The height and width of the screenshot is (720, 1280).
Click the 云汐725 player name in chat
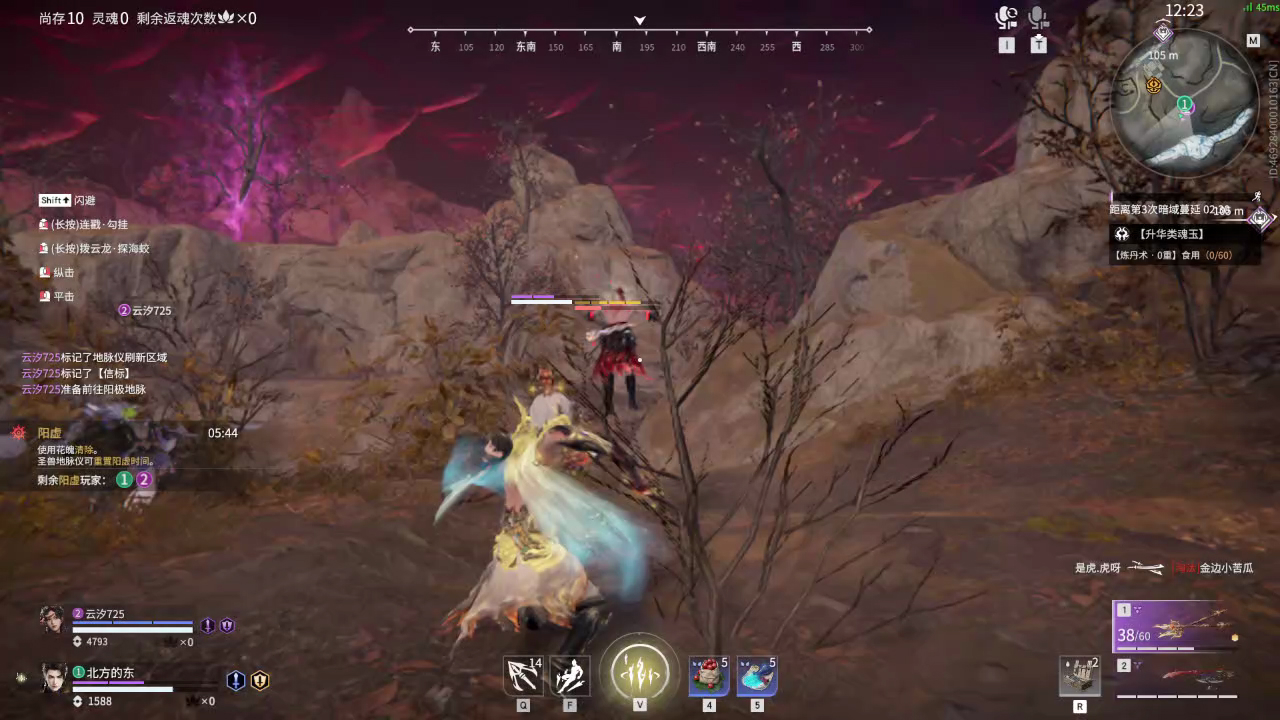[41, 356]
